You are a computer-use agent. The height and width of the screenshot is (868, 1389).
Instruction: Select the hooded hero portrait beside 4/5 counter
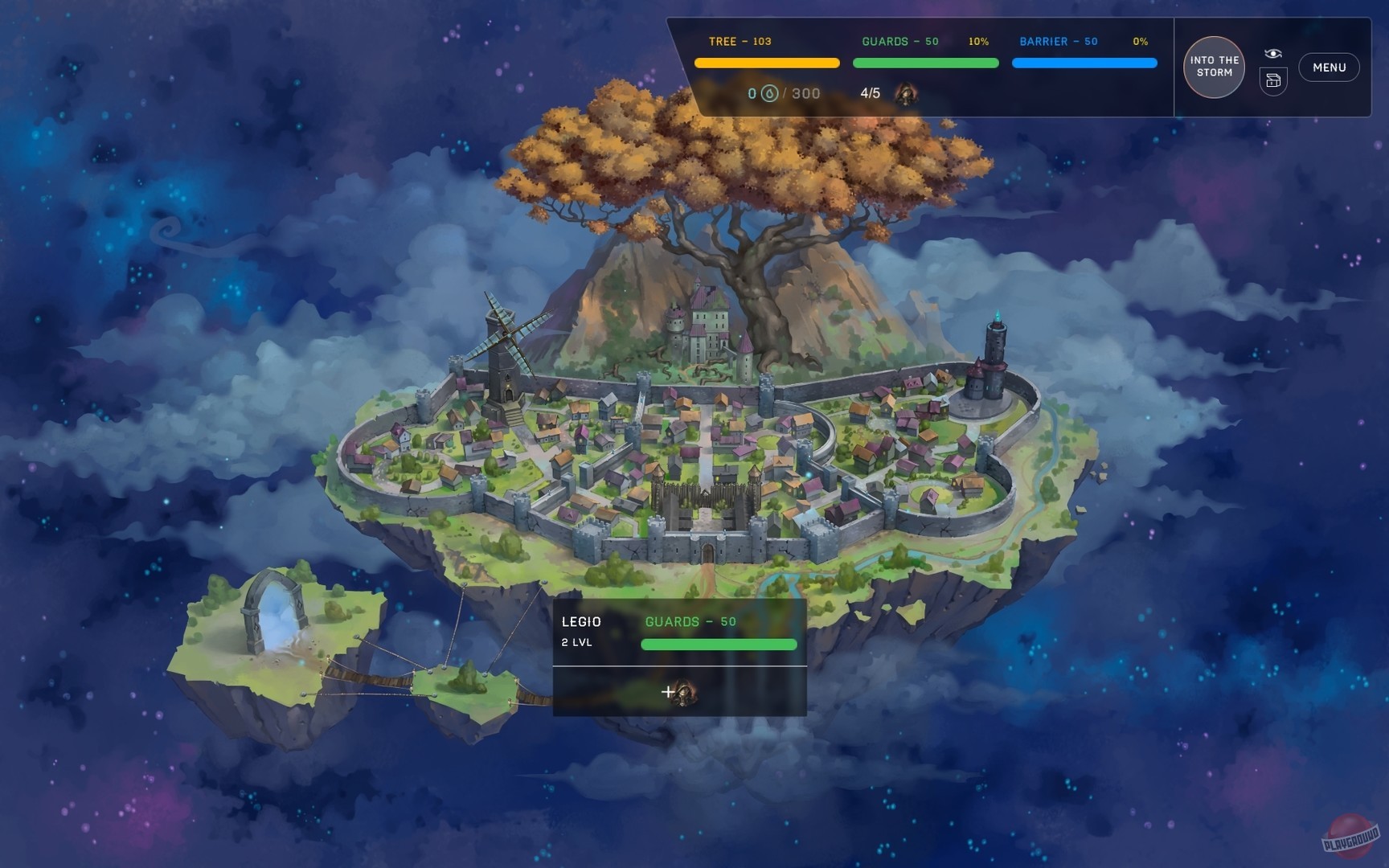pos(907,92)
